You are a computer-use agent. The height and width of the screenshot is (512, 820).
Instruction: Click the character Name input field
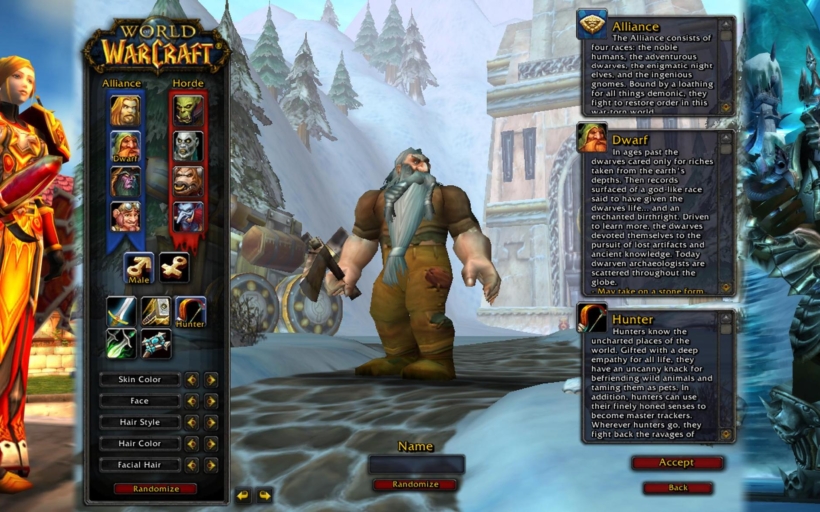(x=415, y=464)
